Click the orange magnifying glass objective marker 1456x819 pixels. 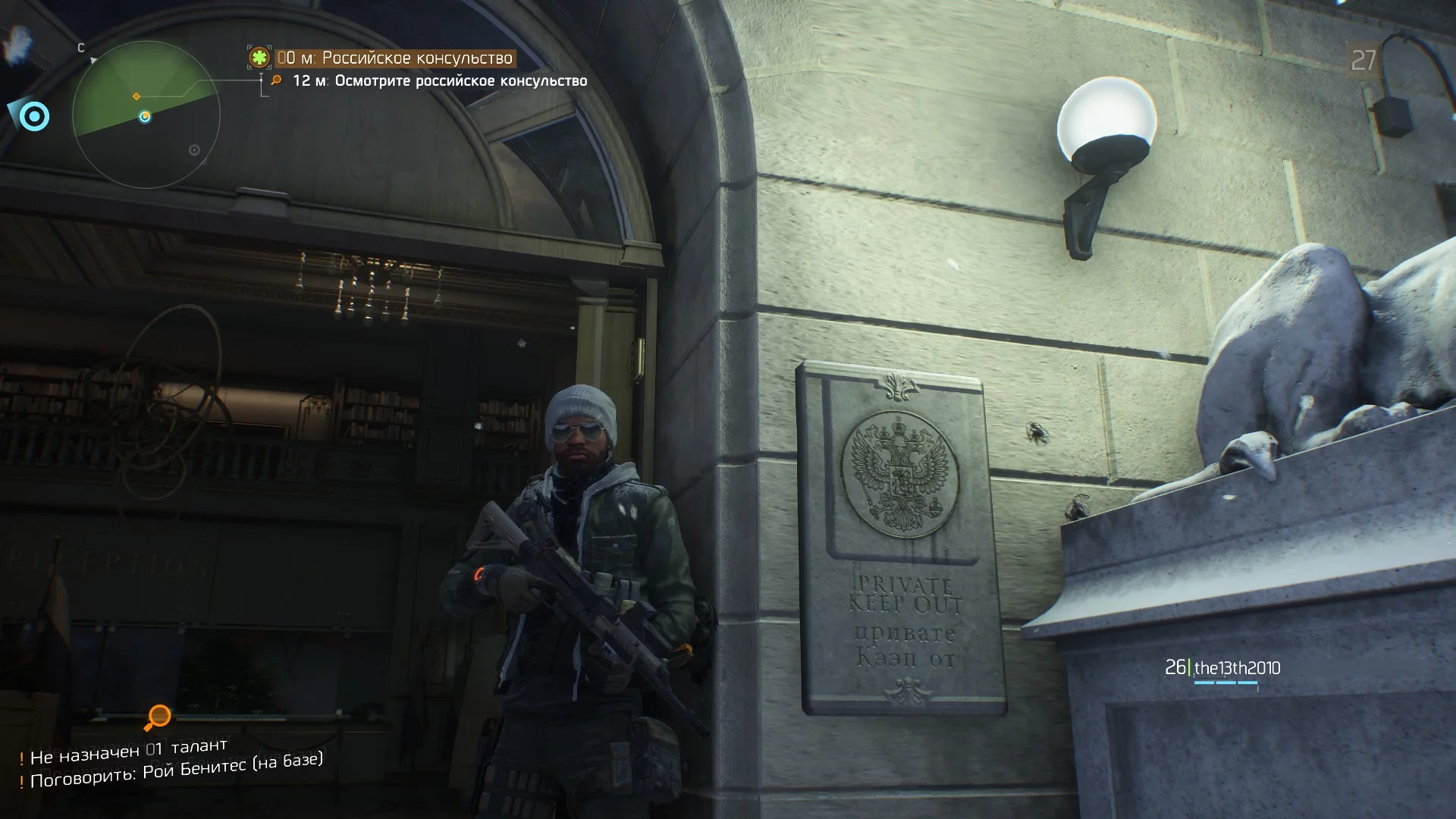[158, 716]
